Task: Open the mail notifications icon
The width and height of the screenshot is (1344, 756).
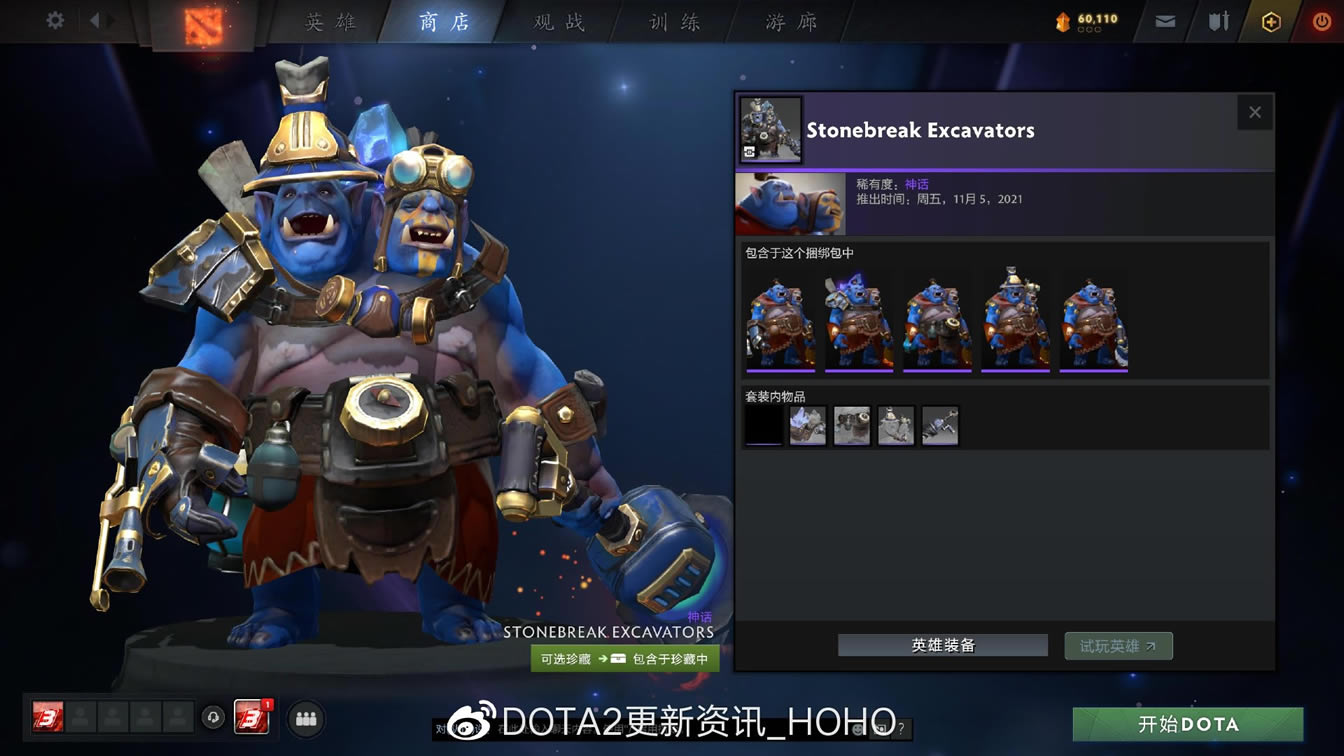Action: point(1162,19)
